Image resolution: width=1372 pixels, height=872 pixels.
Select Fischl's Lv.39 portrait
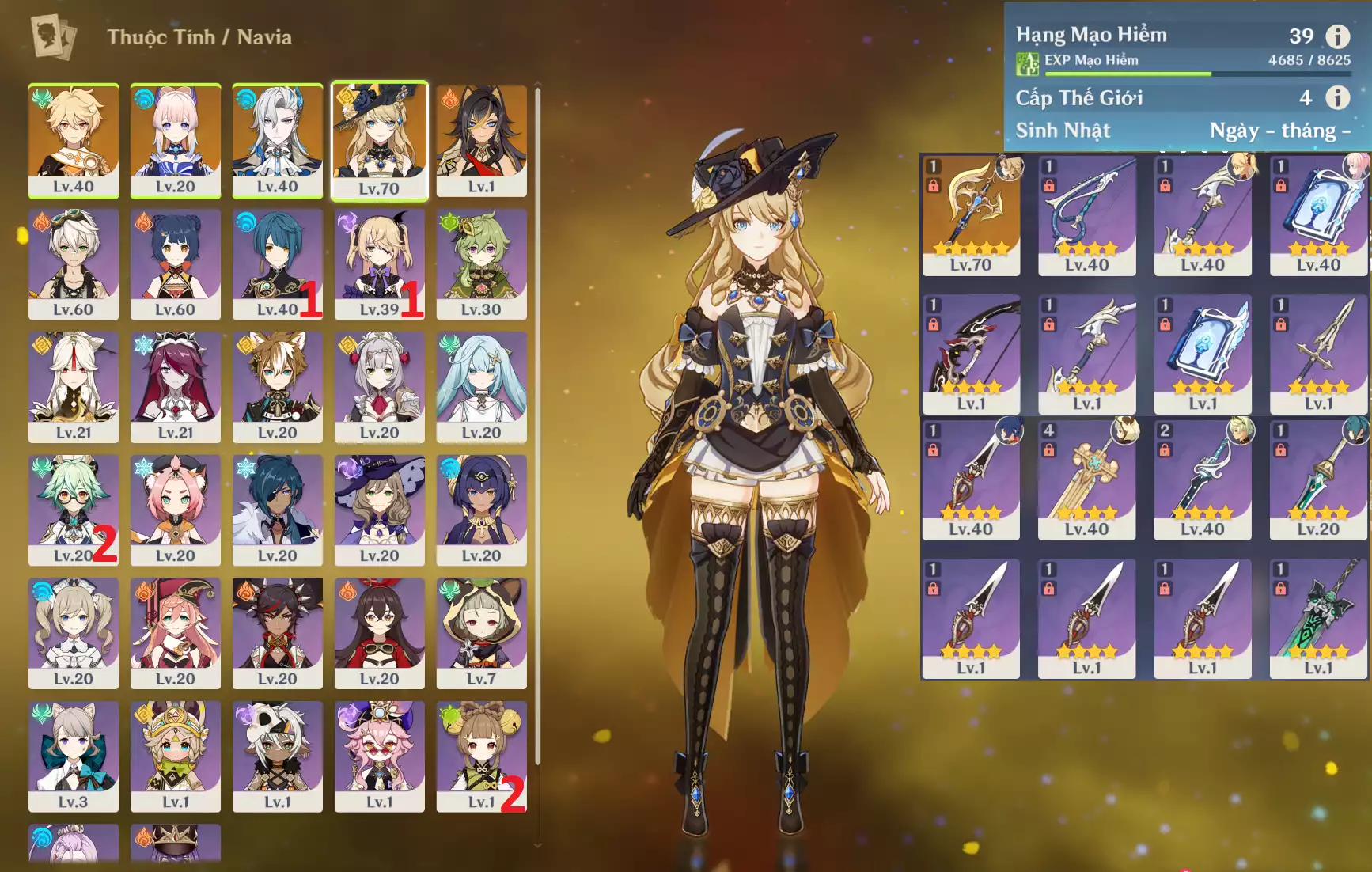point(379,263)
